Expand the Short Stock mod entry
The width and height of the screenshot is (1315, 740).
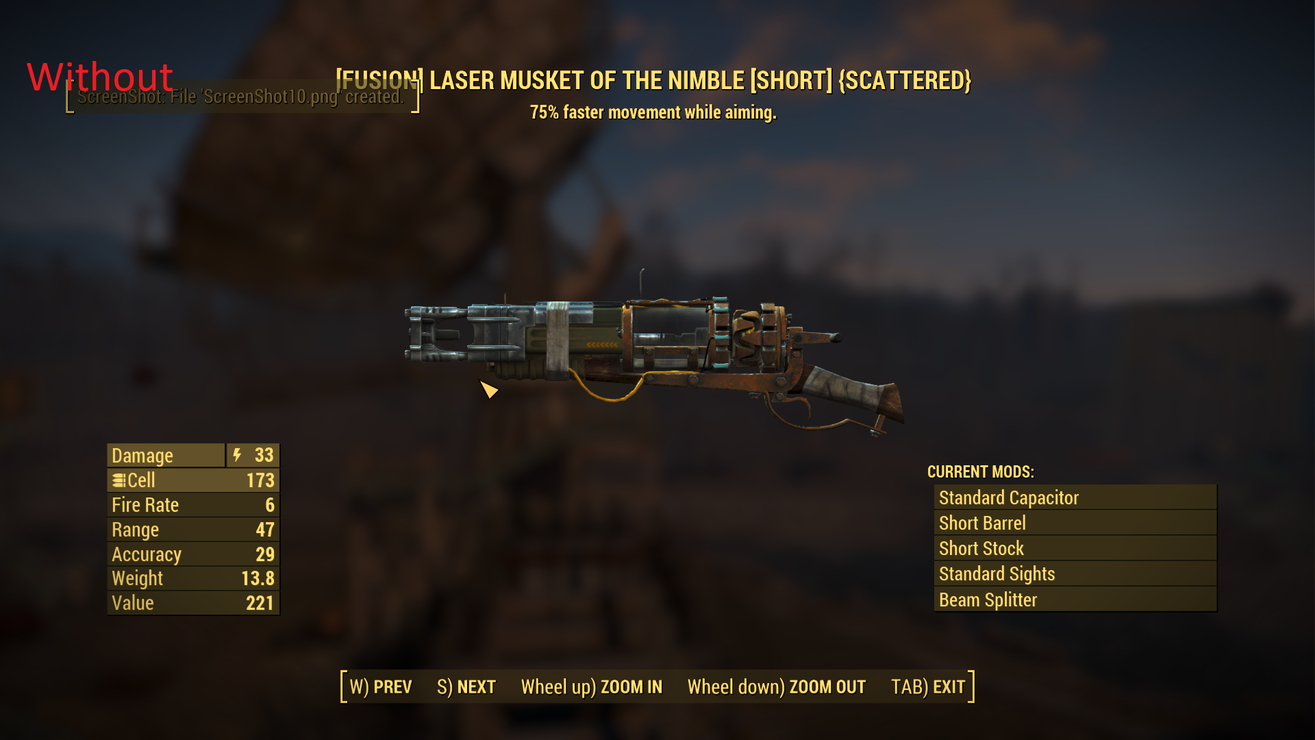[x=1075, y=548]
